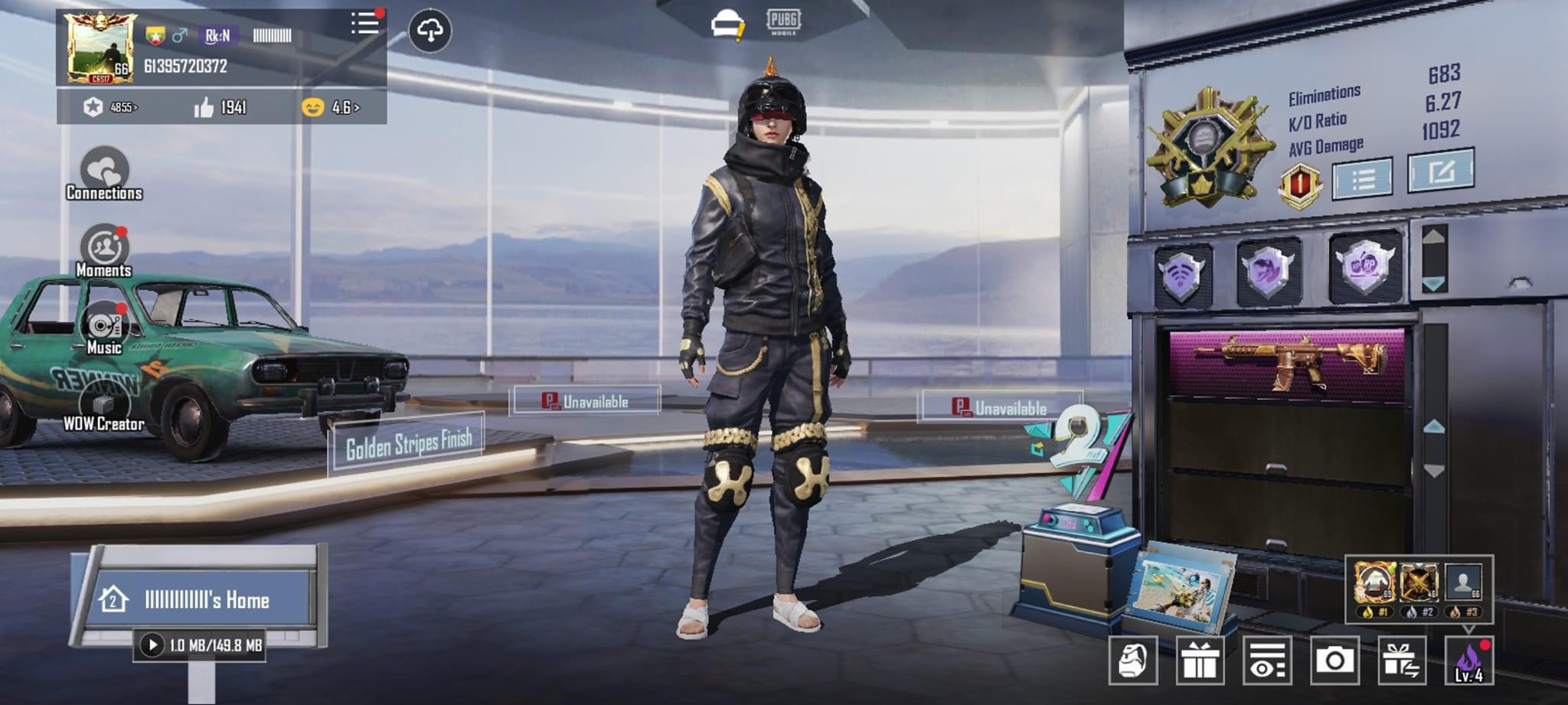Open the 4.6 rating details

[x=342, y=109]
